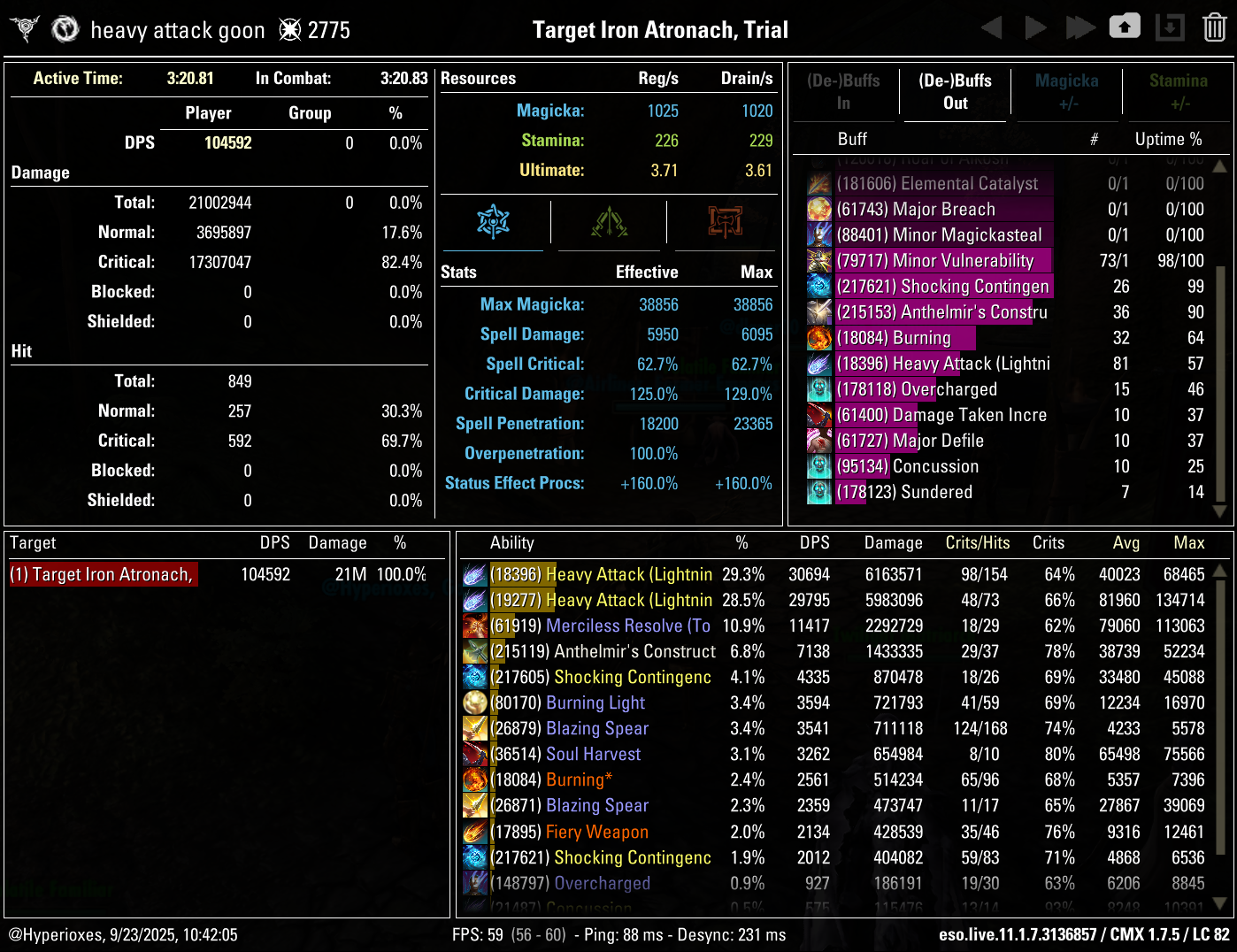Delete the current fight
This screenshot has height=952, width=1237.
tap(1214, 27)
